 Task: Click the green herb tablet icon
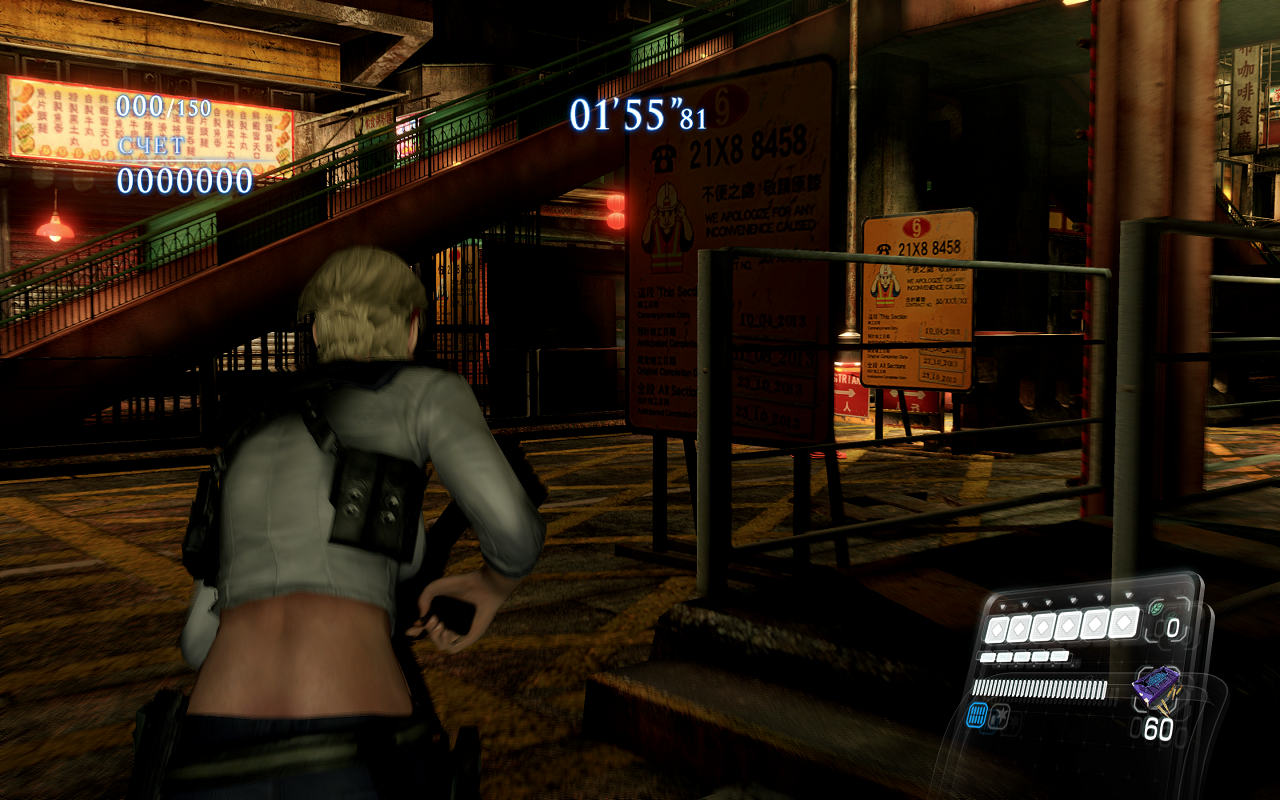[1158, 607]
